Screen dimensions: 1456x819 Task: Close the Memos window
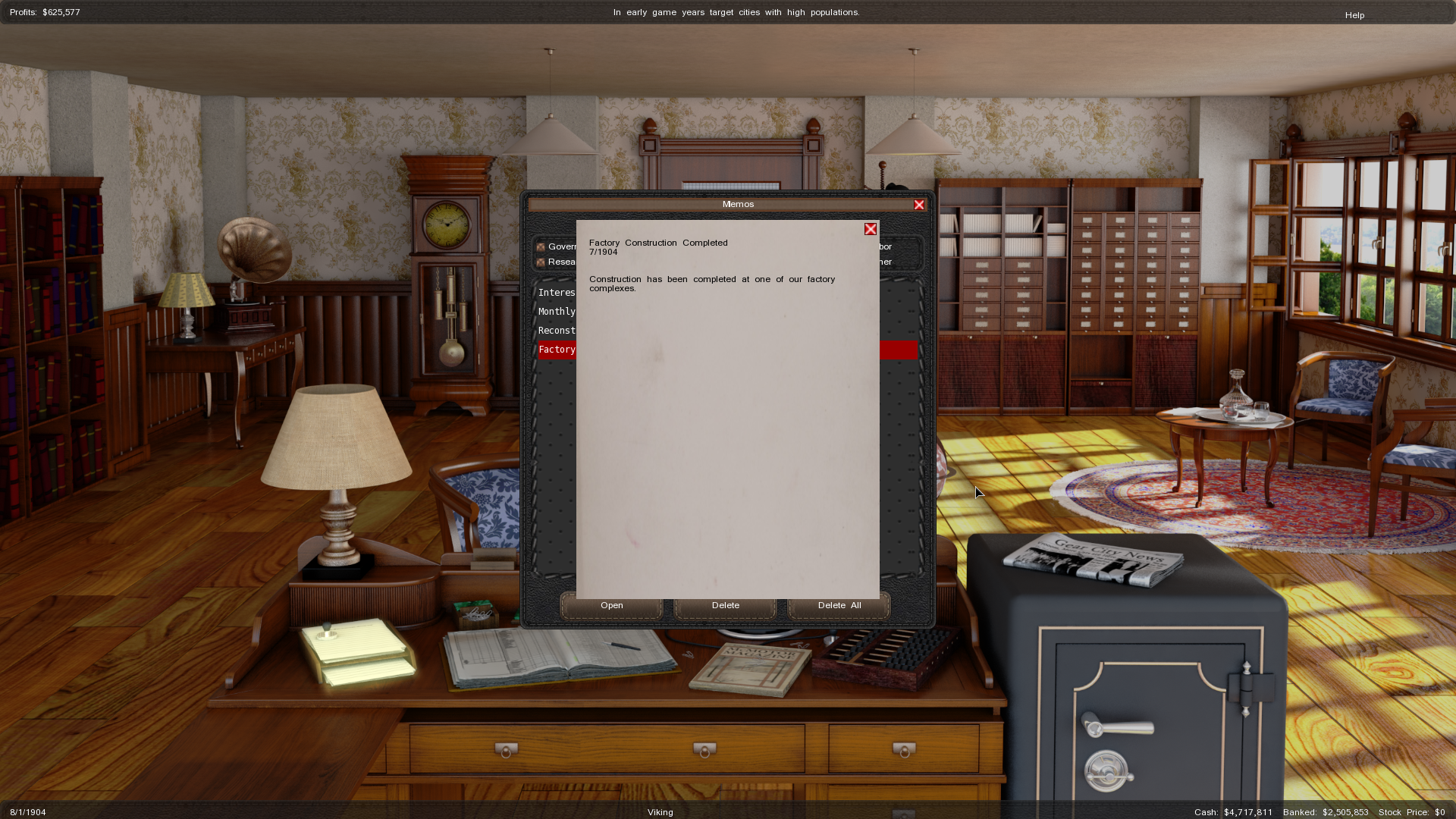919,205
